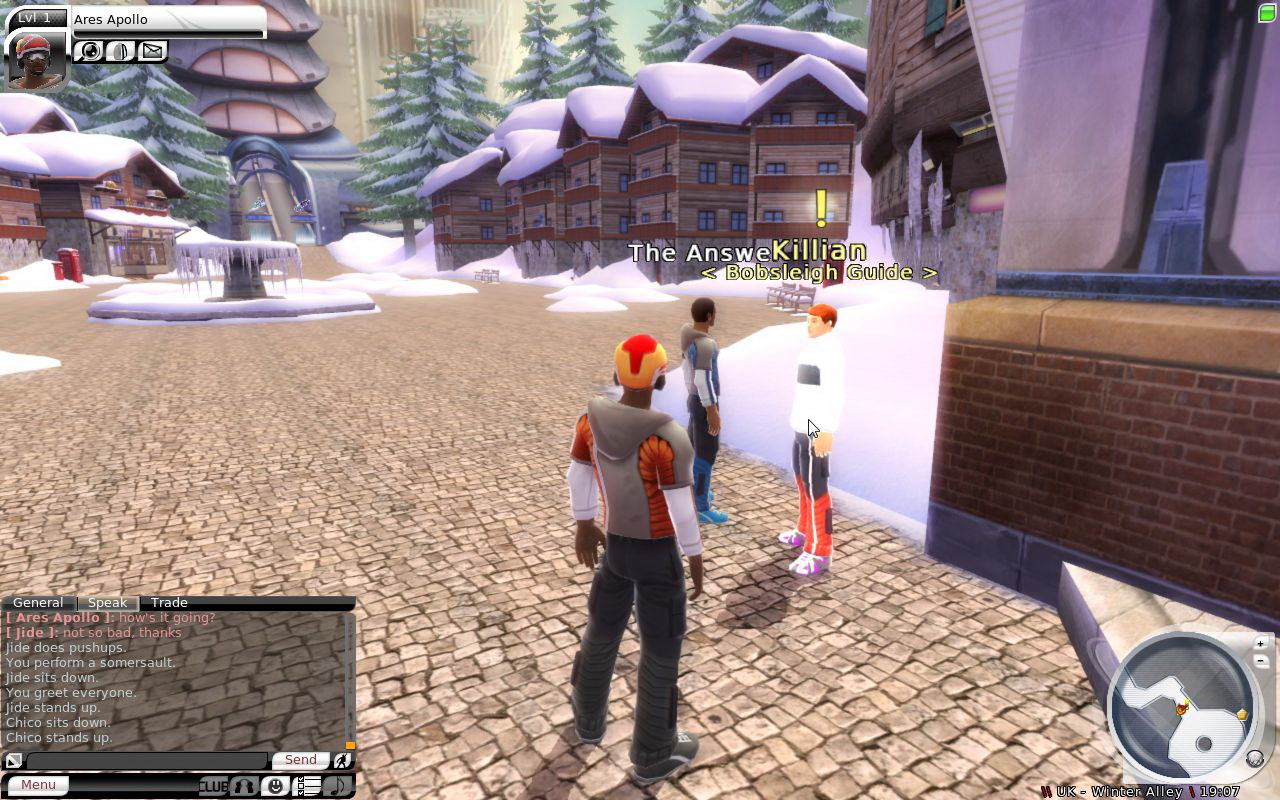Toggle the chat window resize icon
The height and width of the screenshot is (800, 1280).
pyautogui.click(x=13, y=761)
